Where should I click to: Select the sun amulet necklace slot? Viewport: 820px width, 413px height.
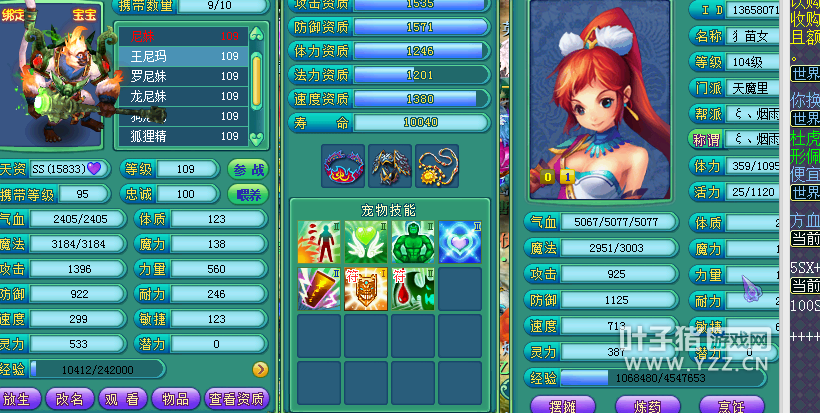[x=437, y=166]
